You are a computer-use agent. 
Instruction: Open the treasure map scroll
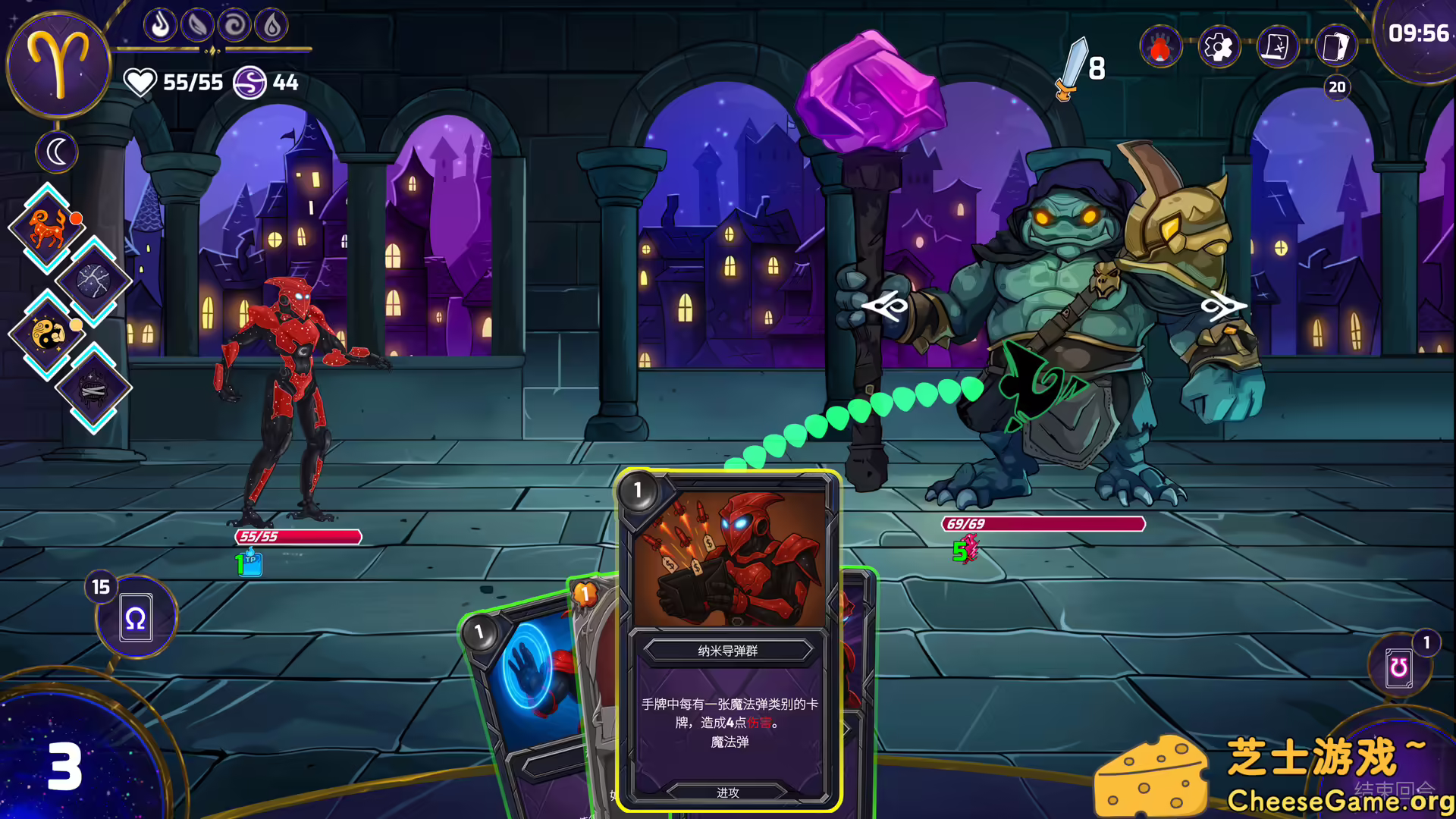pyautogui.click(x=1277, y=48)
